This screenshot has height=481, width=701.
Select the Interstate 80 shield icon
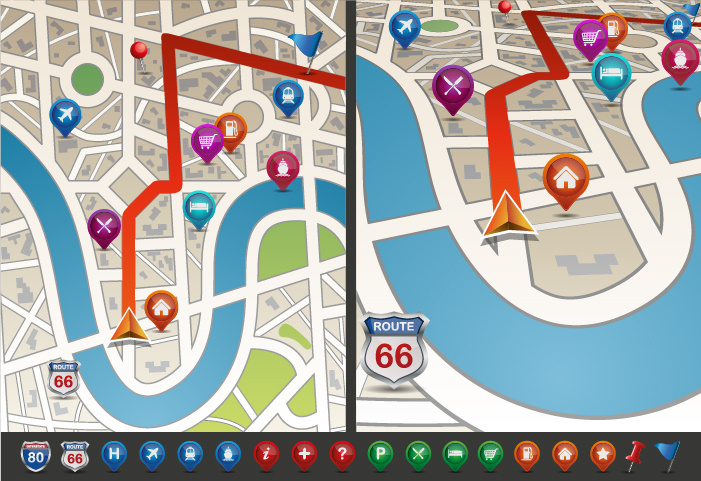pos(35,456)
